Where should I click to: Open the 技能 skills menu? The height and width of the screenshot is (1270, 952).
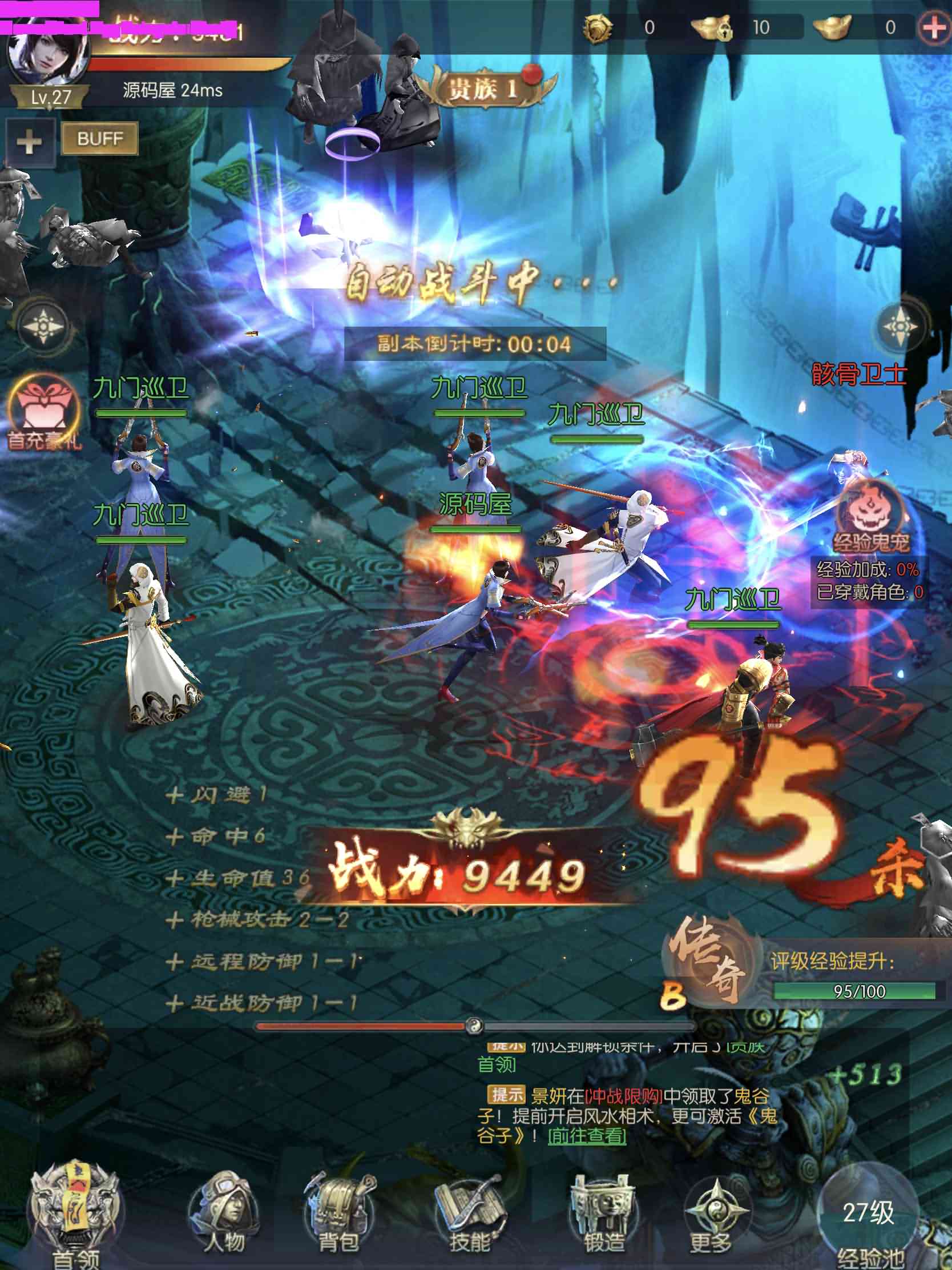click(x=469, y=1214)
